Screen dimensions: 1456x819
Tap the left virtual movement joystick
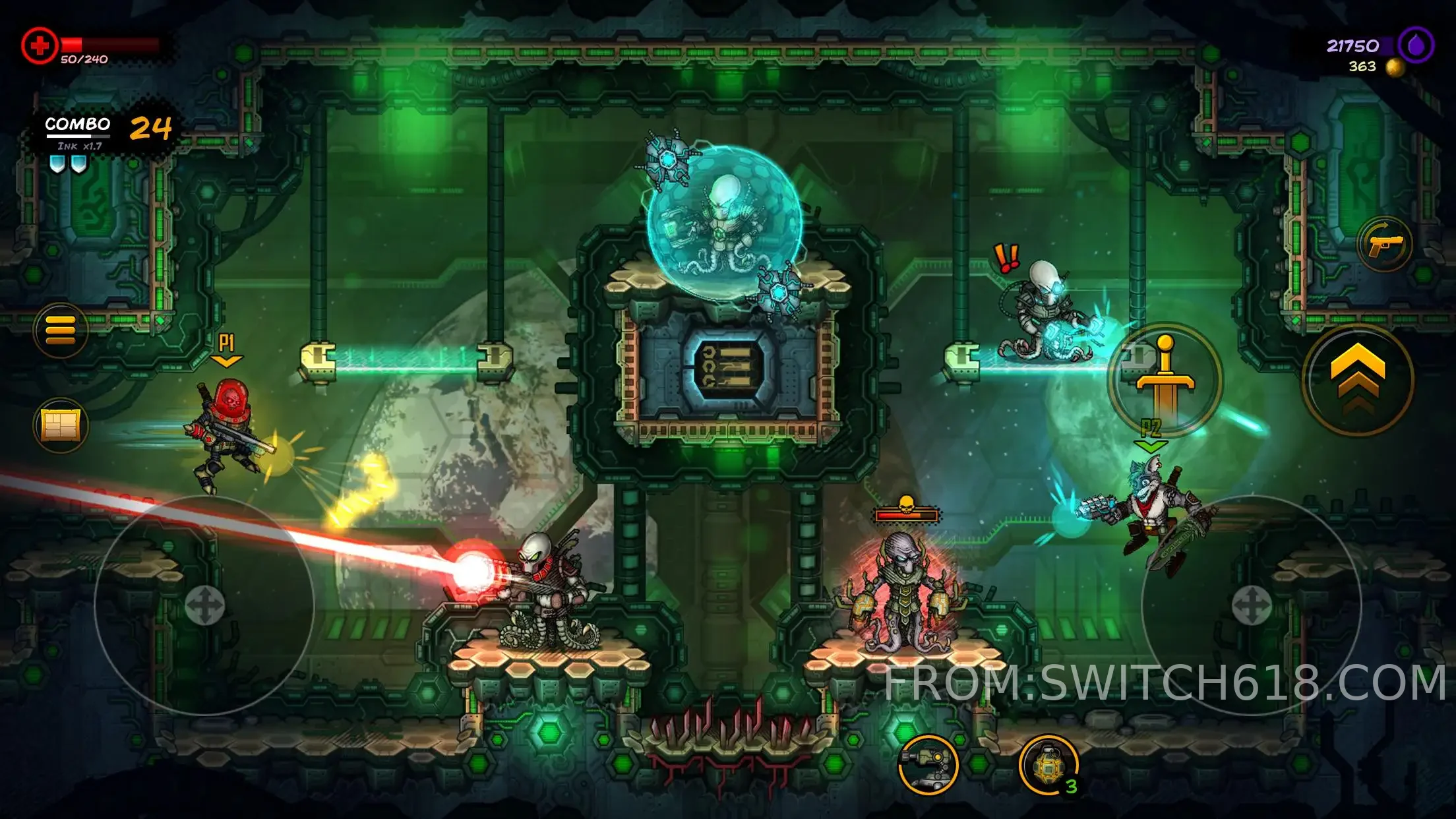(204, 605)
